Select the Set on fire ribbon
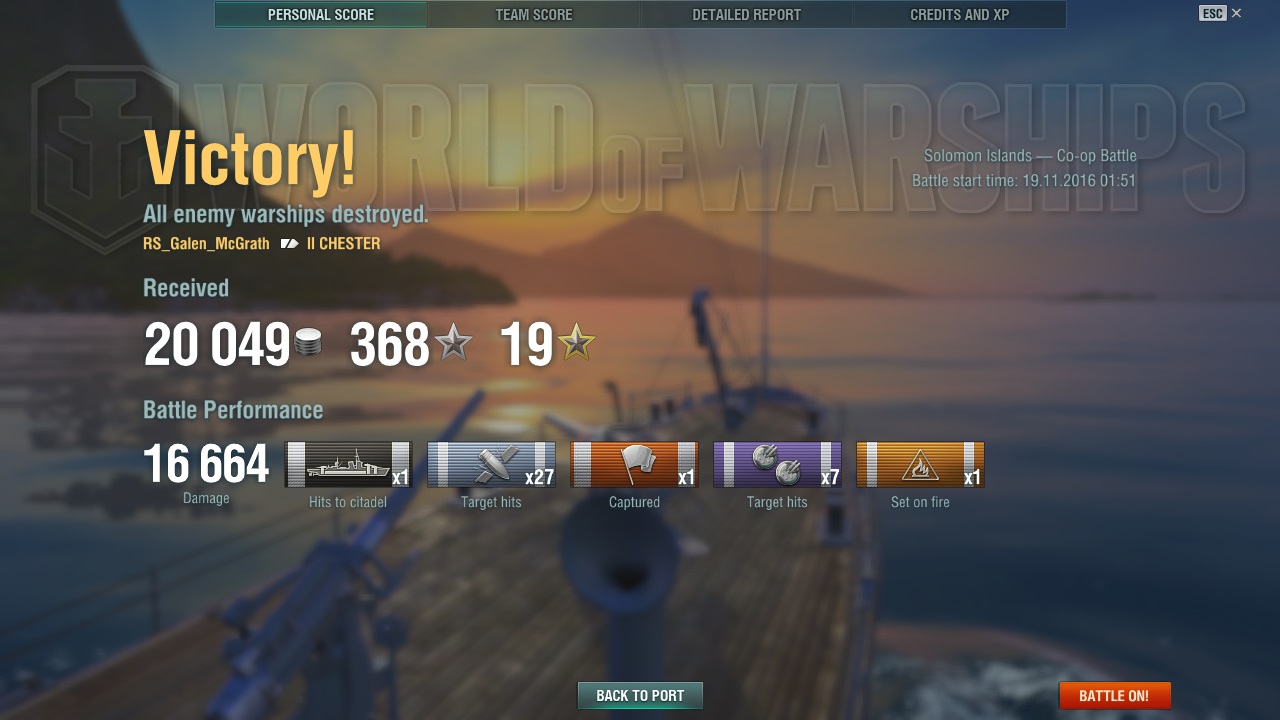1280x720 pixels. pos(920,465)
